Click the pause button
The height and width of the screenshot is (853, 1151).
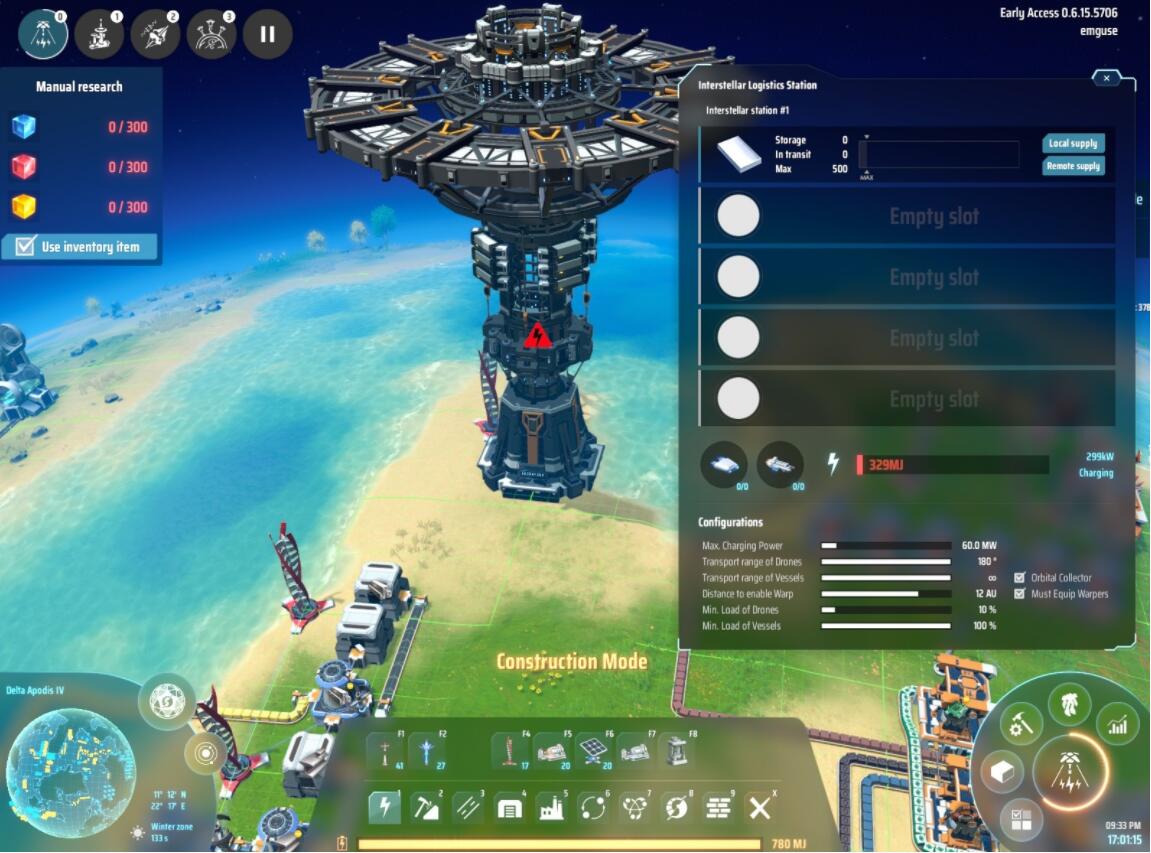267,34
